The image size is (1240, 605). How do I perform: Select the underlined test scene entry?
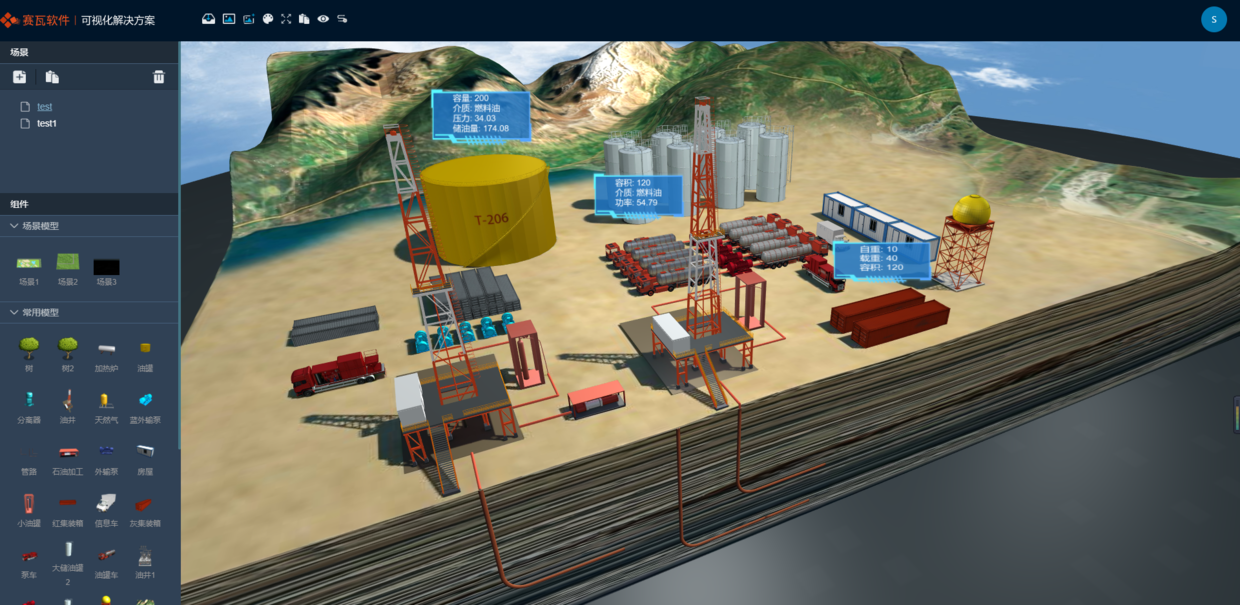[x=44, y=106]
